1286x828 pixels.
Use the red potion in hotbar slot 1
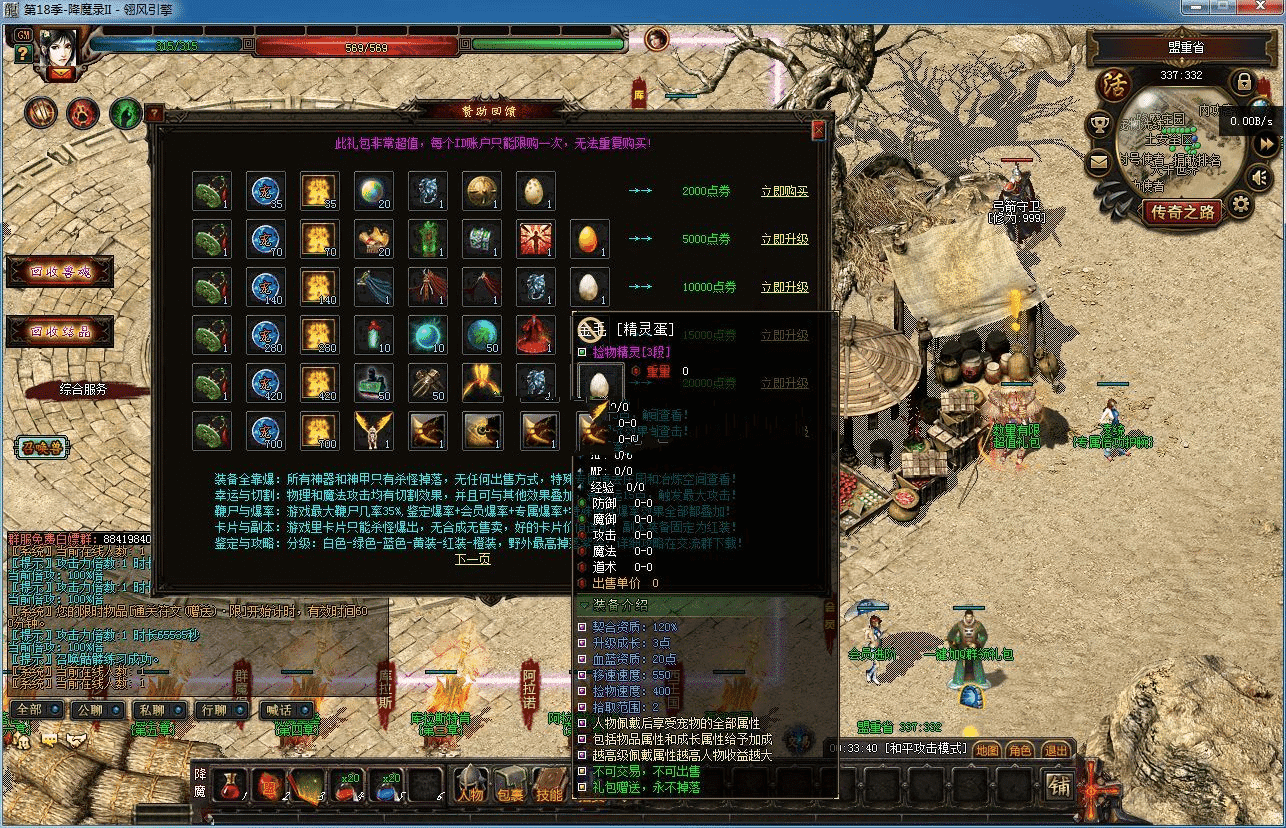pyautogui.click(x=231, y=787)
